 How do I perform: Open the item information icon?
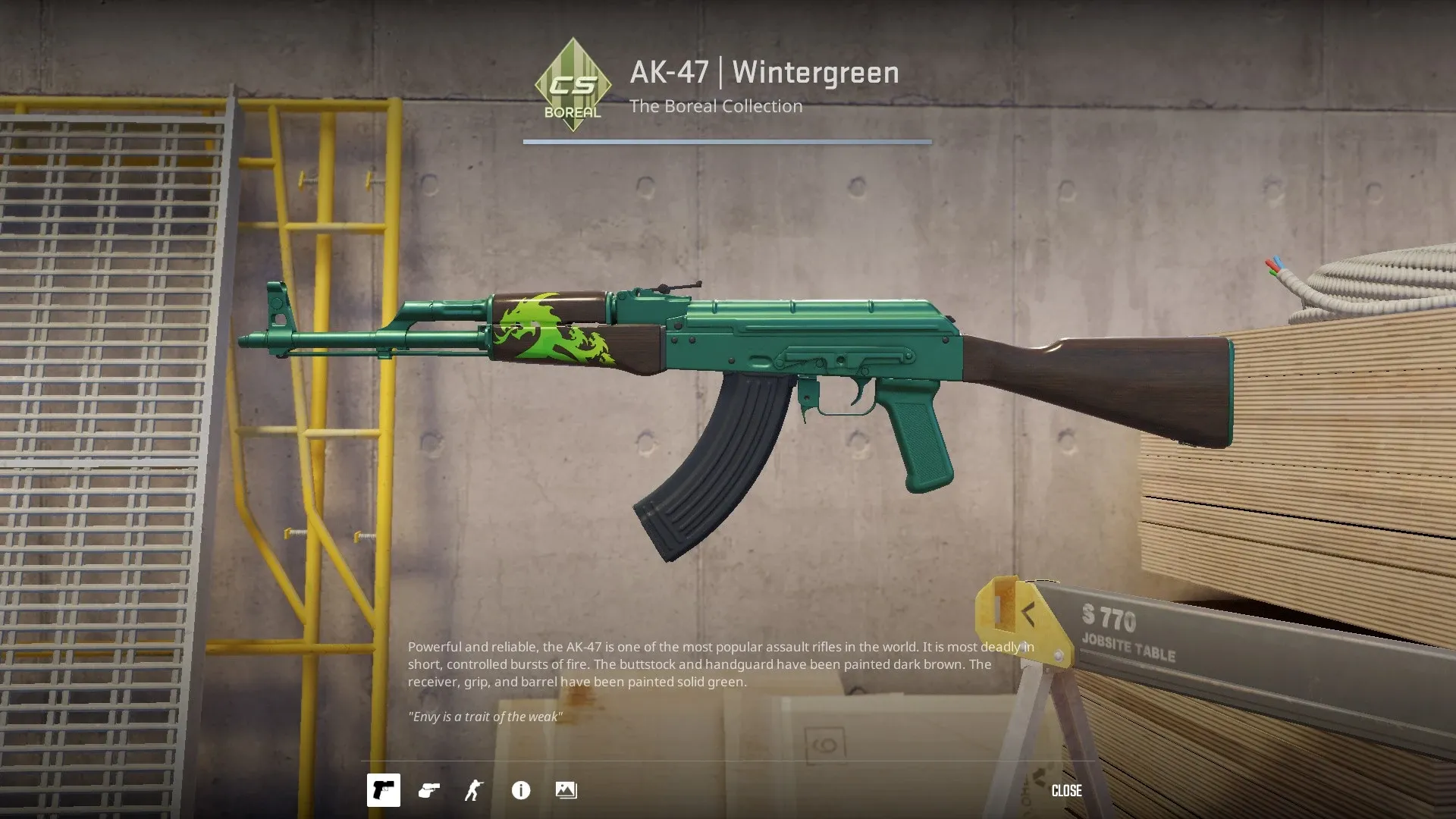(521, 790)
